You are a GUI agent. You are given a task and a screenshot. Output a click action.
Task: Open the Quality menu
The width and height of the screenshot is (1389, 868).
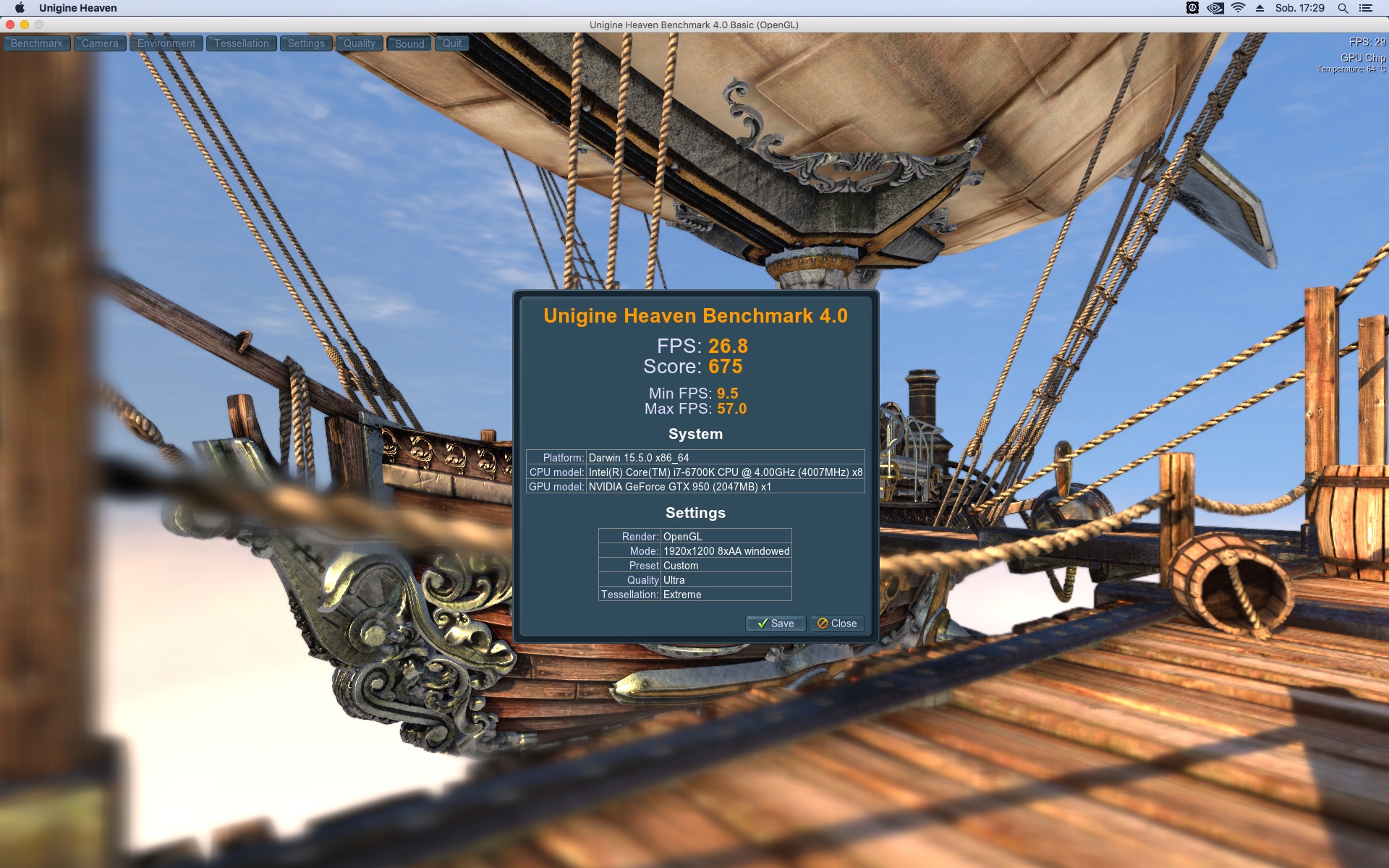click(x=360, y=43)
